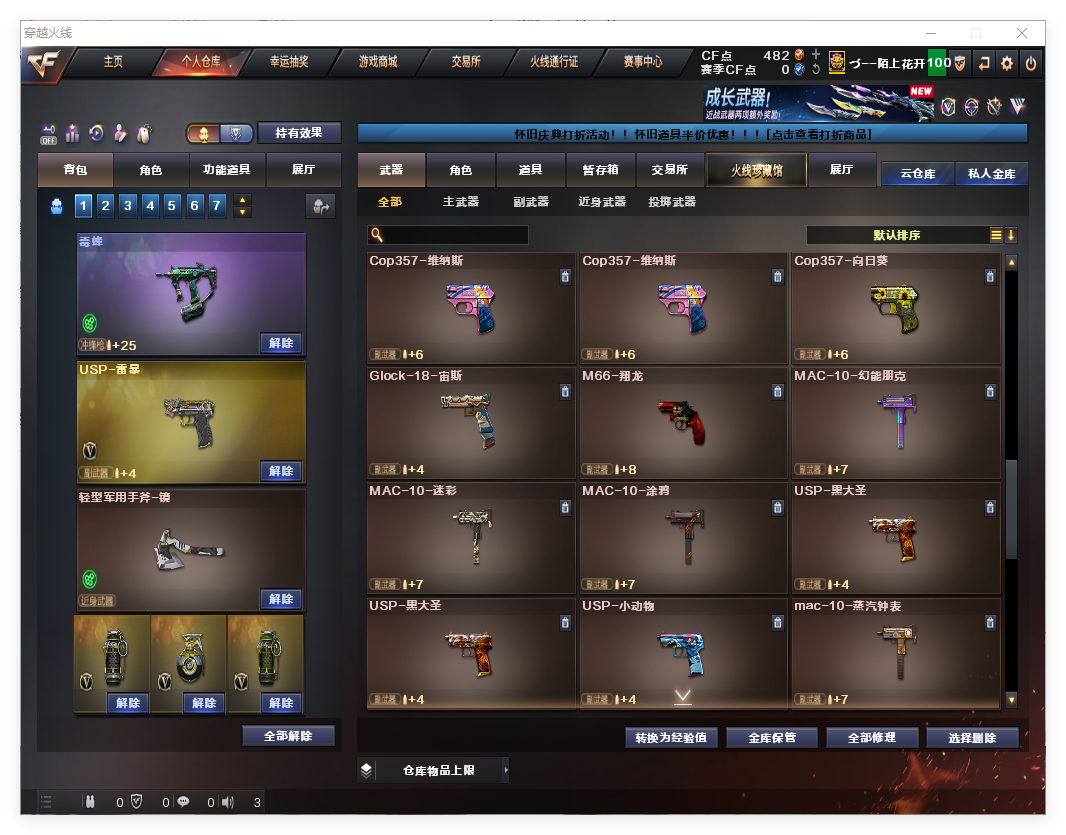Click the 持有效果 button
The image size is (1066, 835).
299,133
